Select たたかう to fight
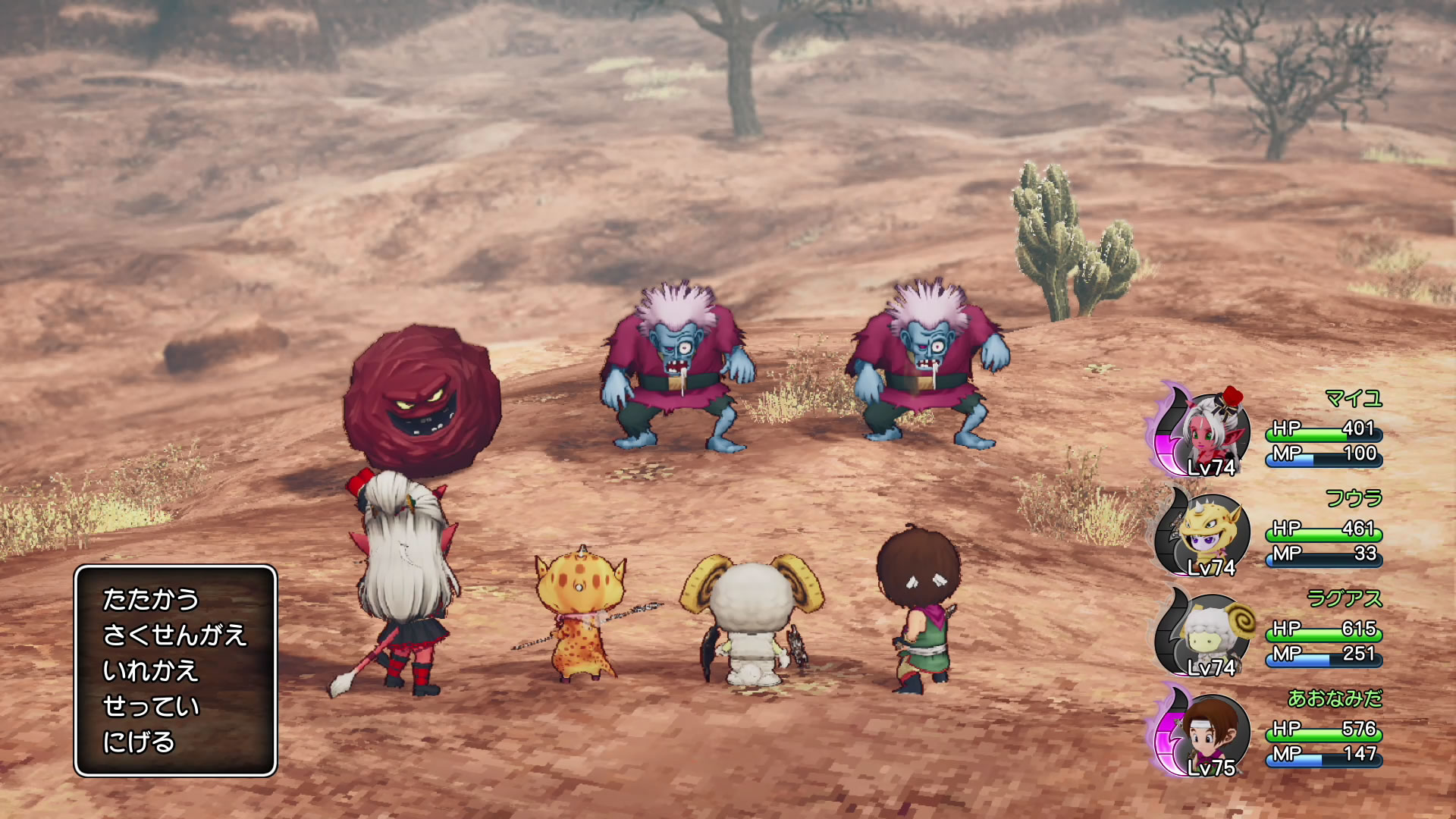The image size is (1456, 819). (150, 599)
